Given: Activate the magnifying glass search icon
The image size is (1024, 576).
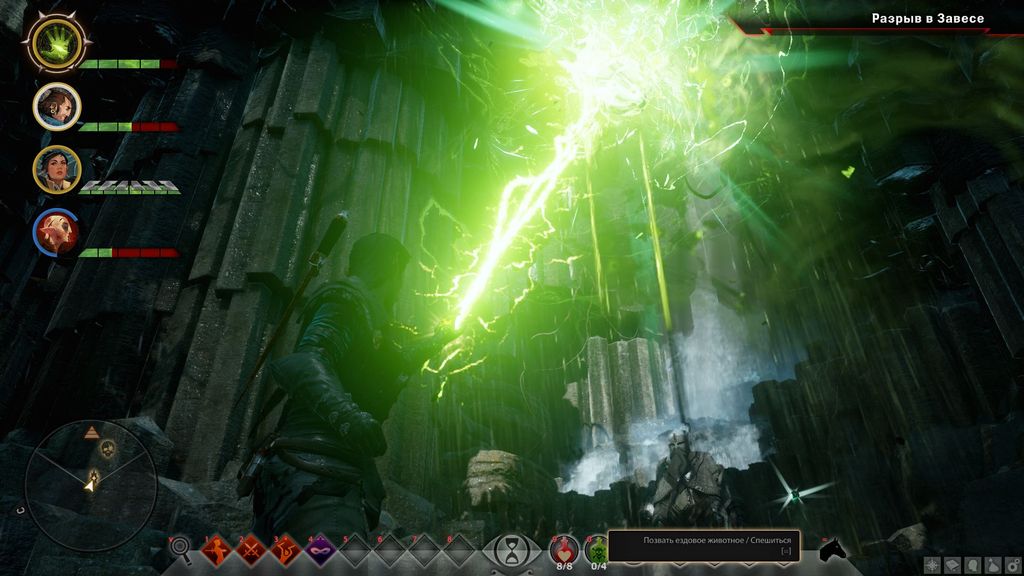Looking at the screenshot, I should pyautogui.click(x=181, y=547).
